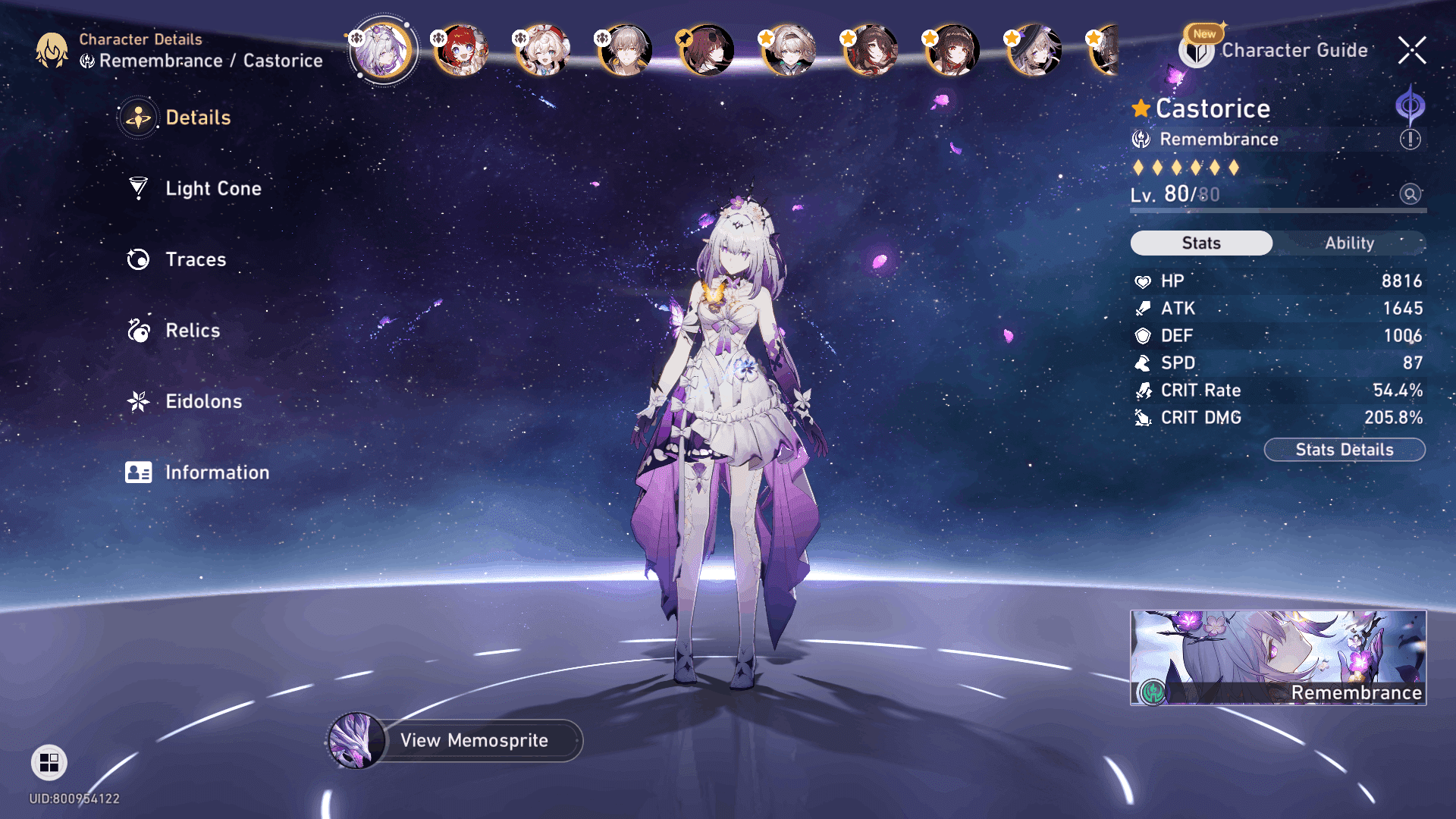This screenshot has height=819, width=1456.
Task: Open the Remembrance light cone thumbnail
Action: tap(1278, 657)
